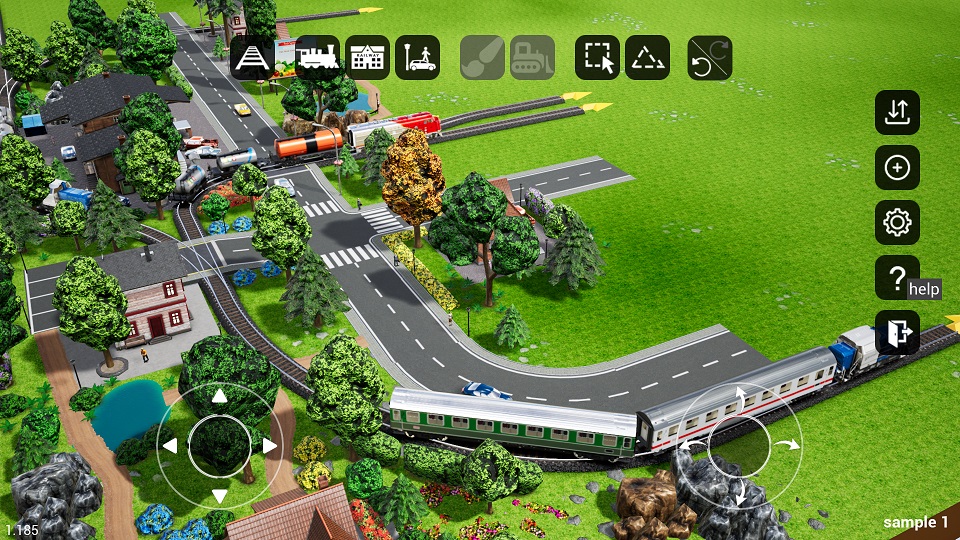Click the undo/redo arrows button

tap(710, 58)
